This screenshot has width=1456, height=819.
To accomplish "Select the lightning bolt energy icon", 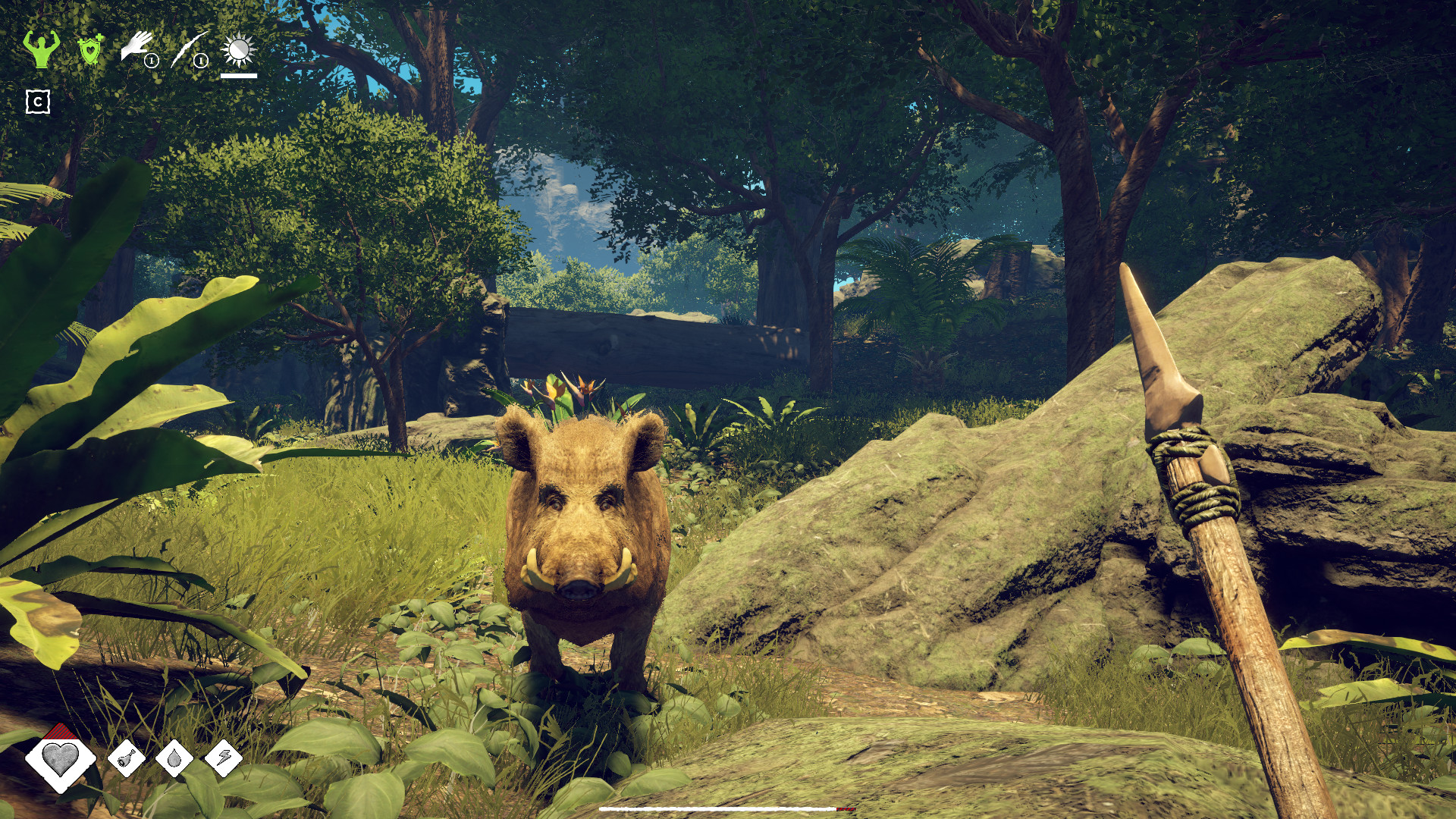I will pos(224,758).
